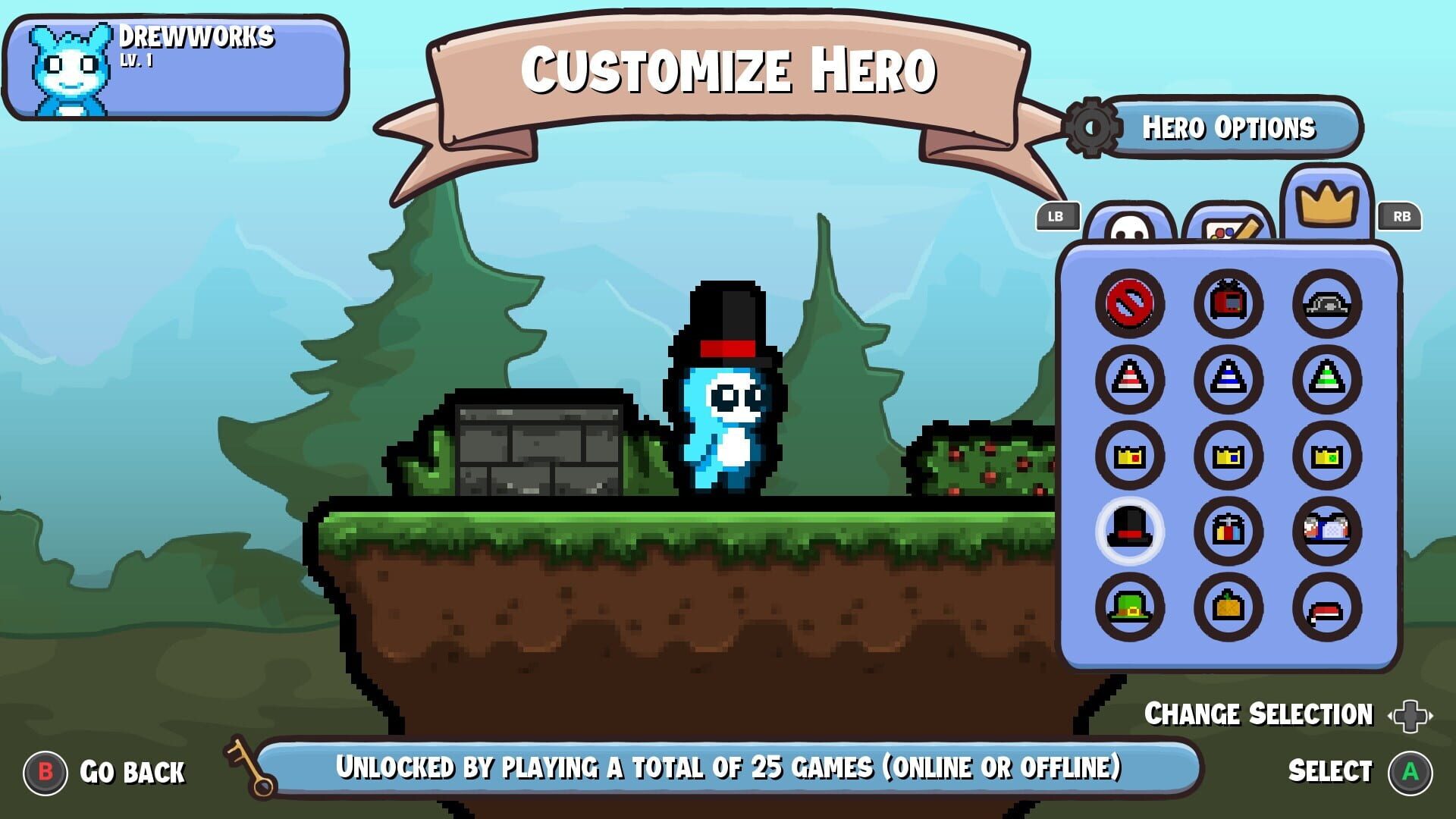
Task: Select the gray pirate bicorne hat
Action: pos(1326,303)
